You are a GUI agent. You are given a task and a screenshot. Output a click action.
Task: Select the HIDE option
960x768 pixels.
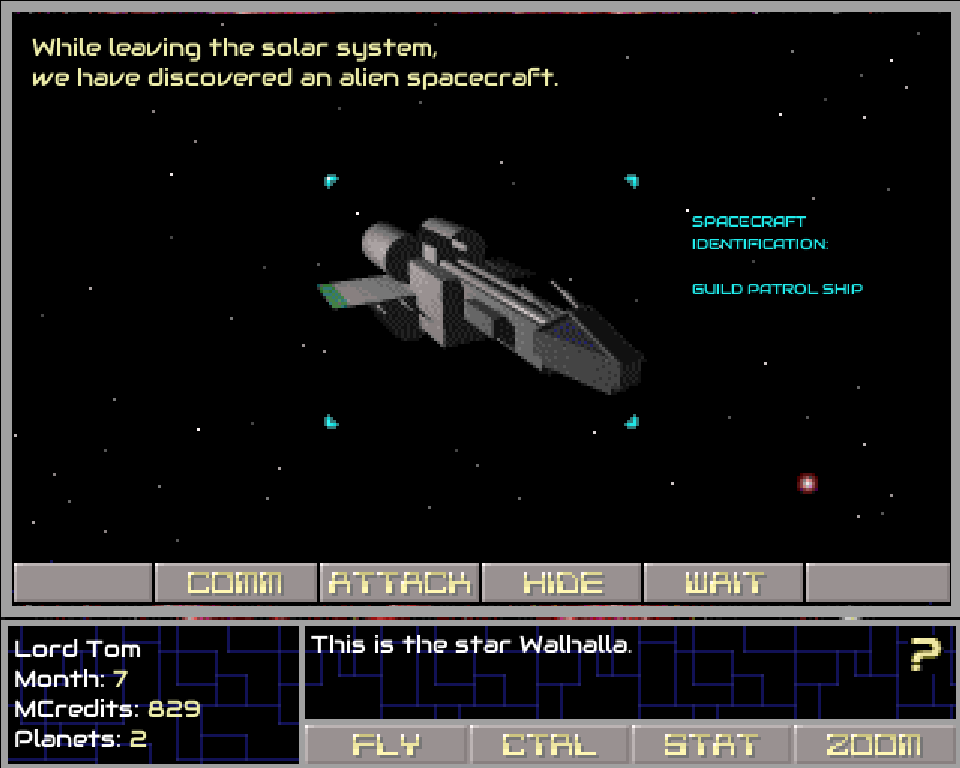(562, 583)
